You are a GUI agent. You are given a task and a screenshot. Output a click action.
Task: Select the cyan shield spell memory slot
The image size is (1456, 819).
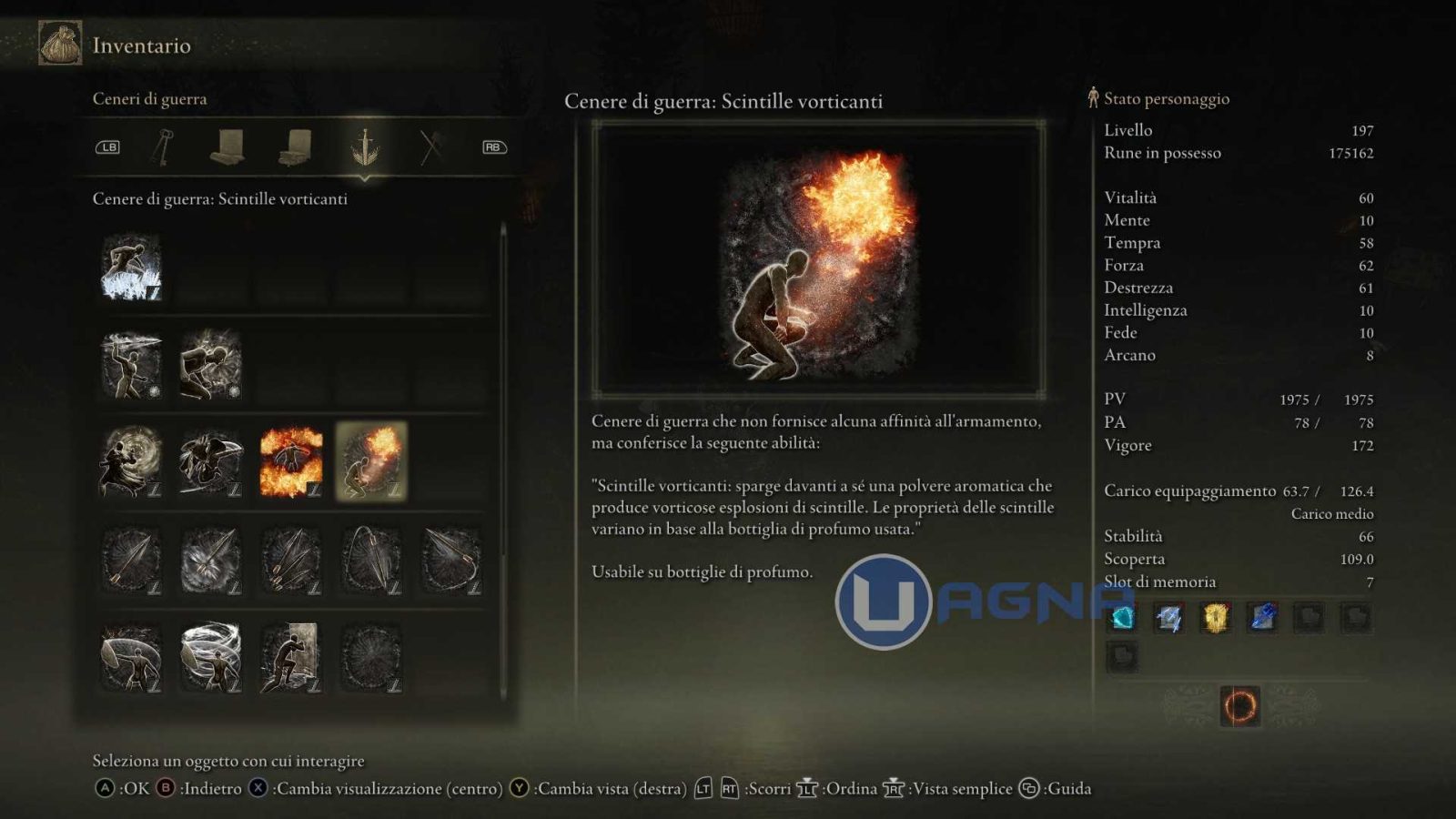[x=1122, y=618]
